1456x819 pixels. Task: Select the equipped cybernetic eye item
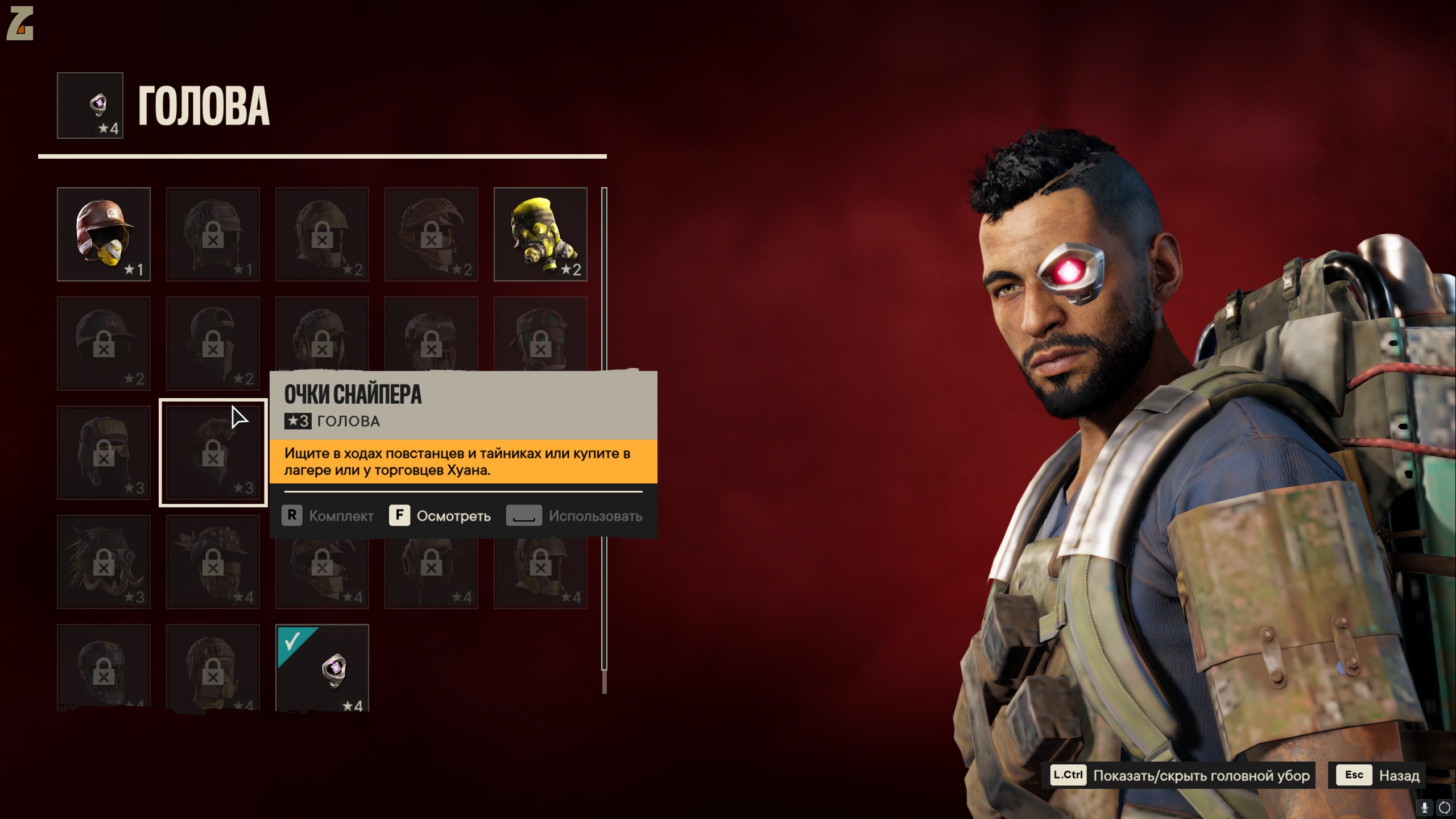322,668
